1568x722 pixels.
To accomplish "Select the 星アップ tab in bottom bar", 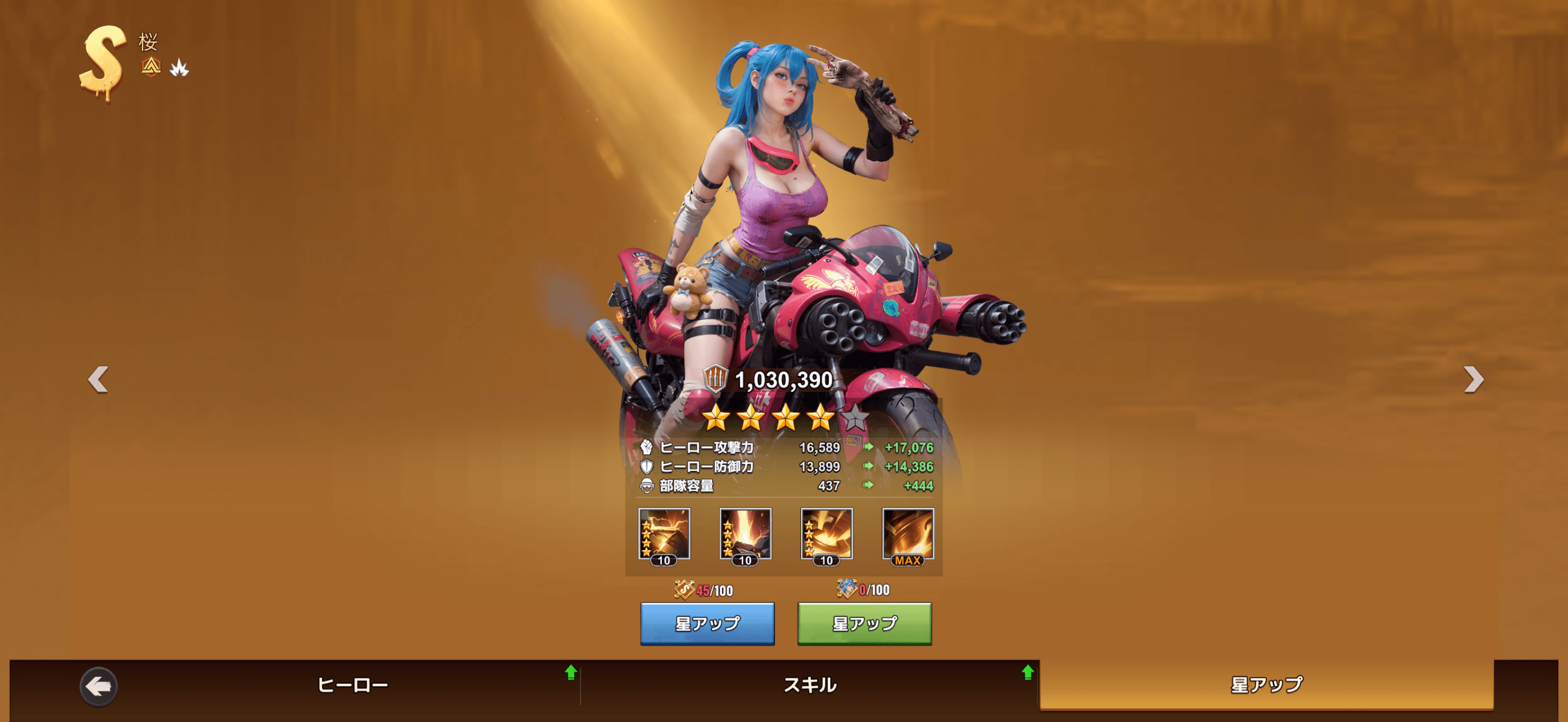I will click(1266, 685).
